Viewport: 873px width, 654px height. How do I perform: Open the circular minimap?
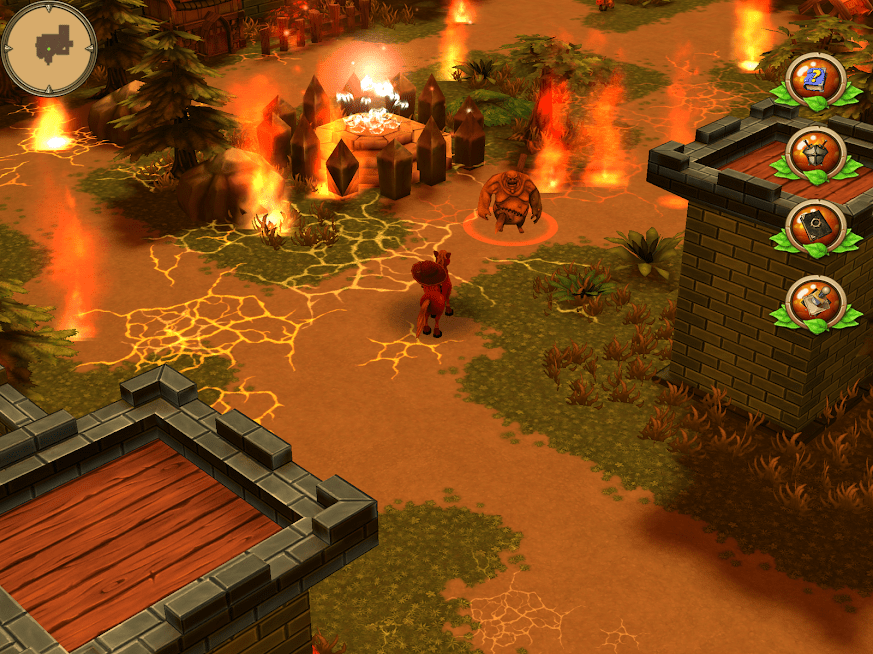pos(49,47)
